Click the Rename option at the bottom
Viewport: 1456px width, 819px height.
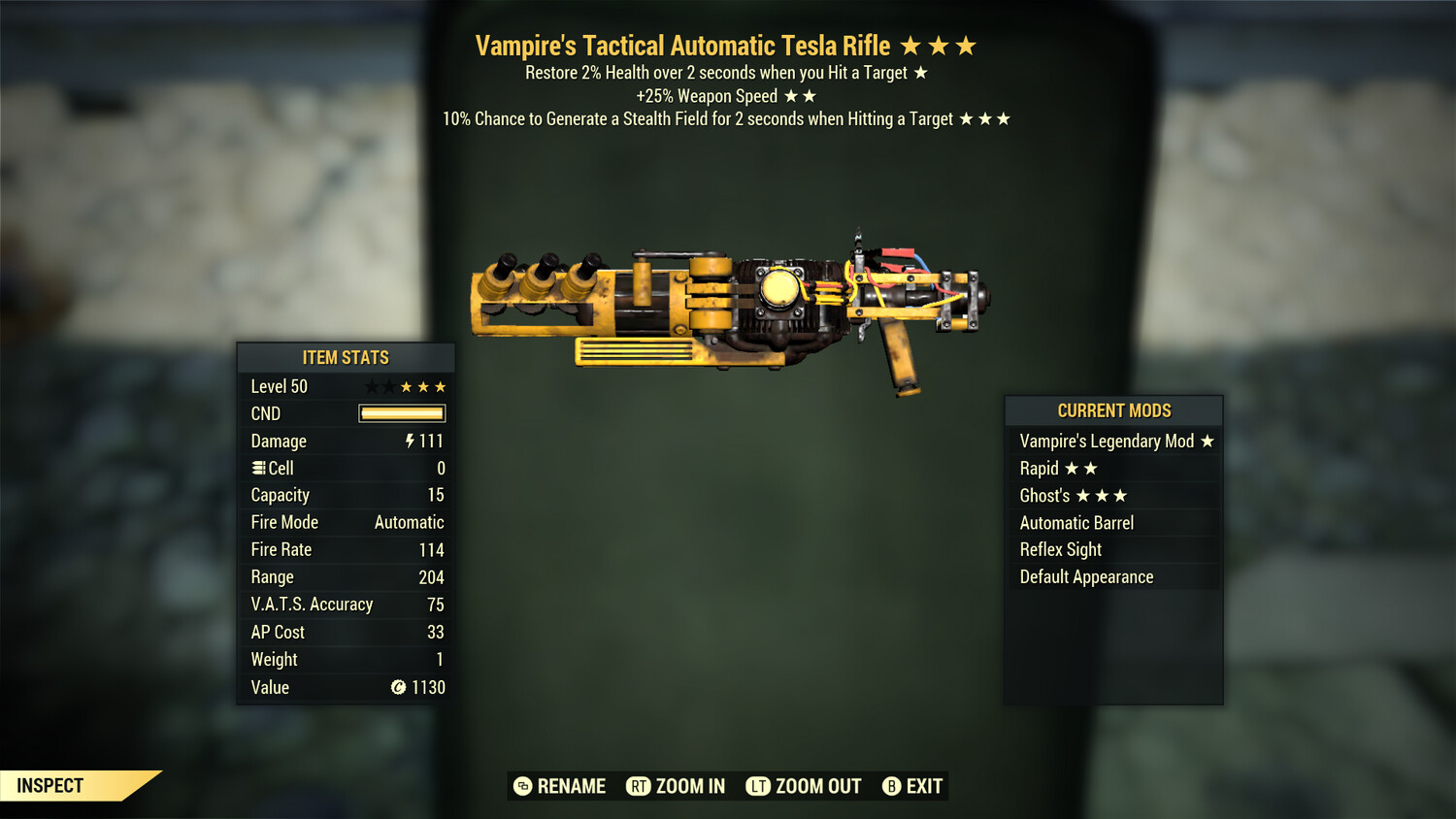click(x=571, y=786)
